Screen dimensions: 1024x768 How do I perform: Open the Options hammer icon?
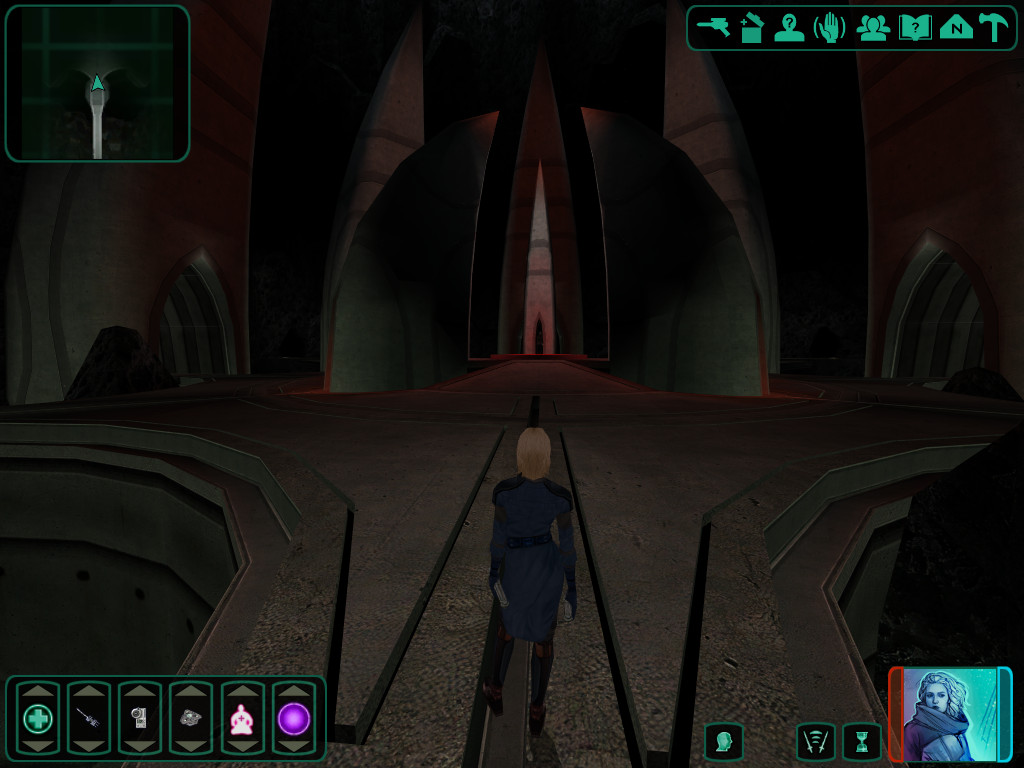pyautogui.click(x=993, y=27)
